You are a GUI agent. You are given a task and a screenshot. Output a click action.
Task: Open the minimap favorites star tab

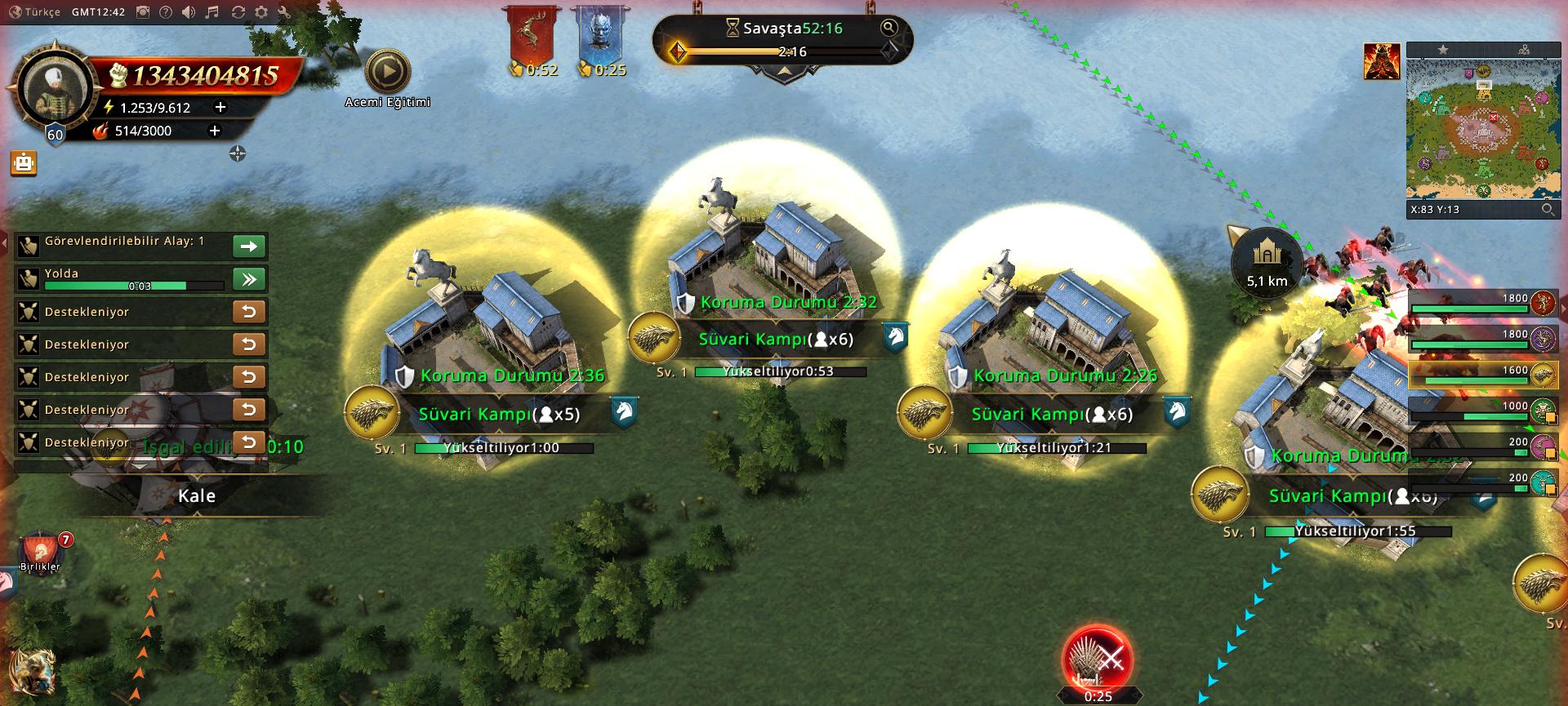point(1443,50)
